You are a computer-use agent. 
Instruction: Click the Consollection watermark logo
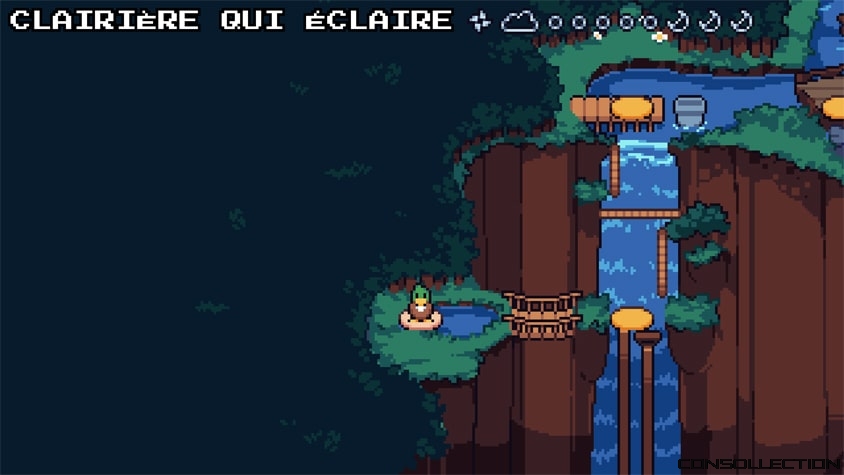tap(758, 463)
